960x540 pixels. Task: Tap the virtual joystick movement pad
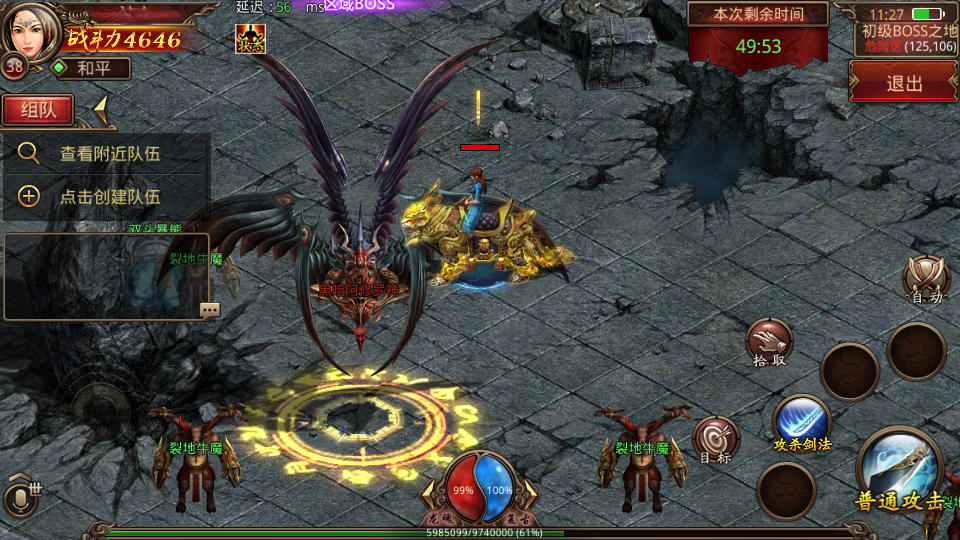(100, 408)
